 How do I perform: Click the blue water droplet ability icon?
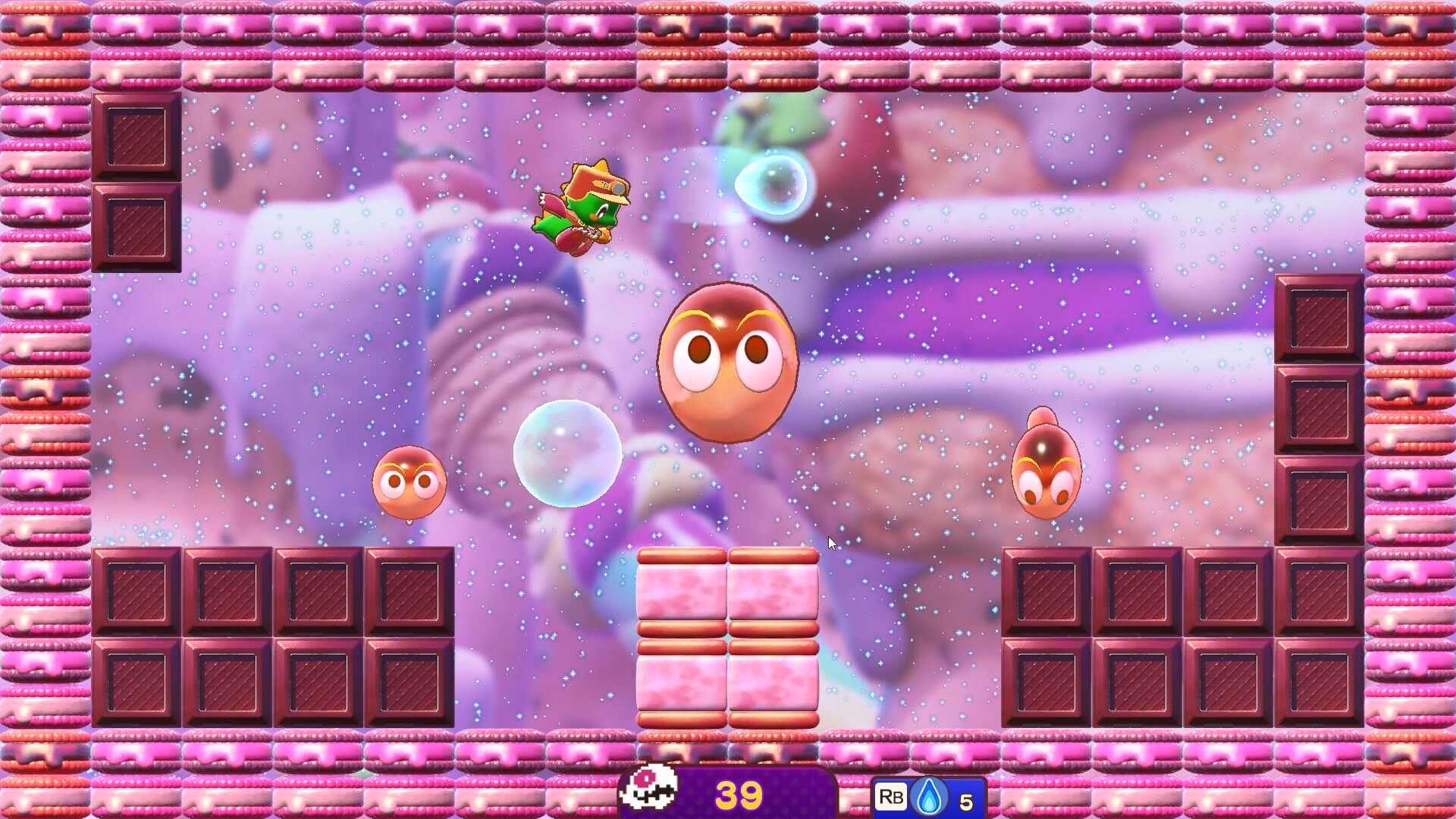pos(930,795)
